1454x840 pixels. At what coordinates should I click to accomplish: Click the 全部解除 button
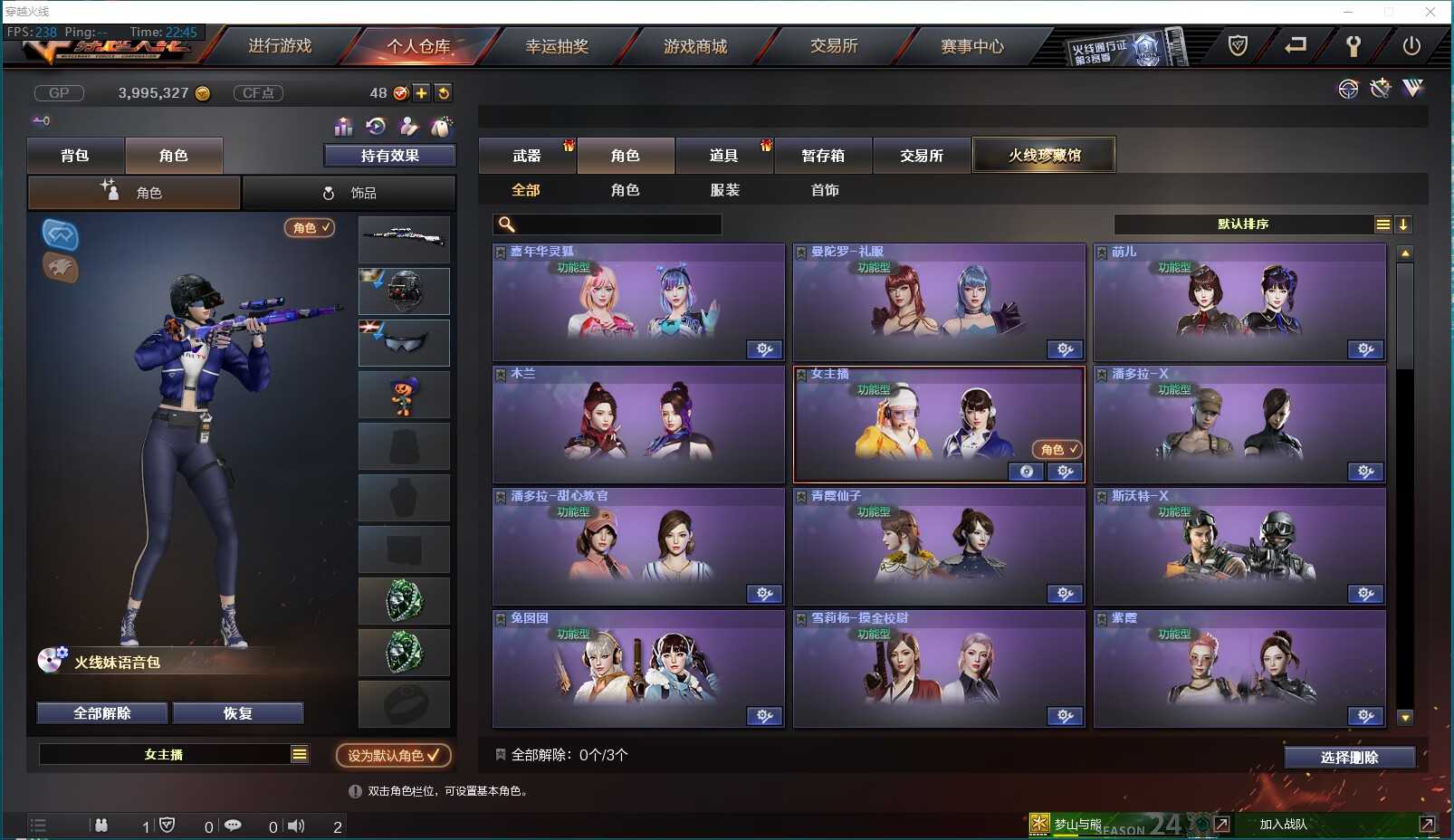tap(101, 712)
